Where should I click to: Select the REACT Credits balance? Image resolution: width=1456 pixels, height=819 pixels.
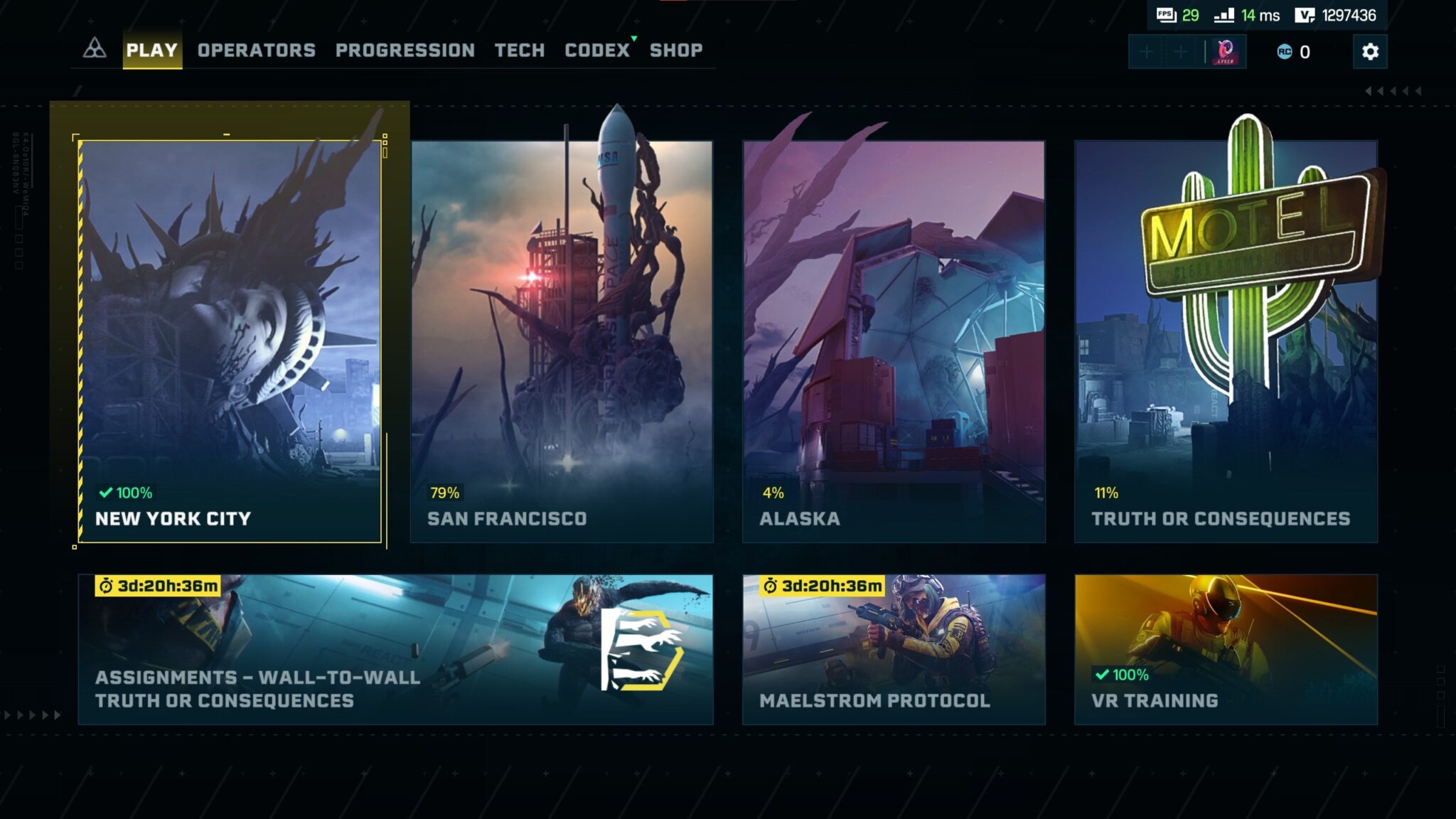point(1294,52)
